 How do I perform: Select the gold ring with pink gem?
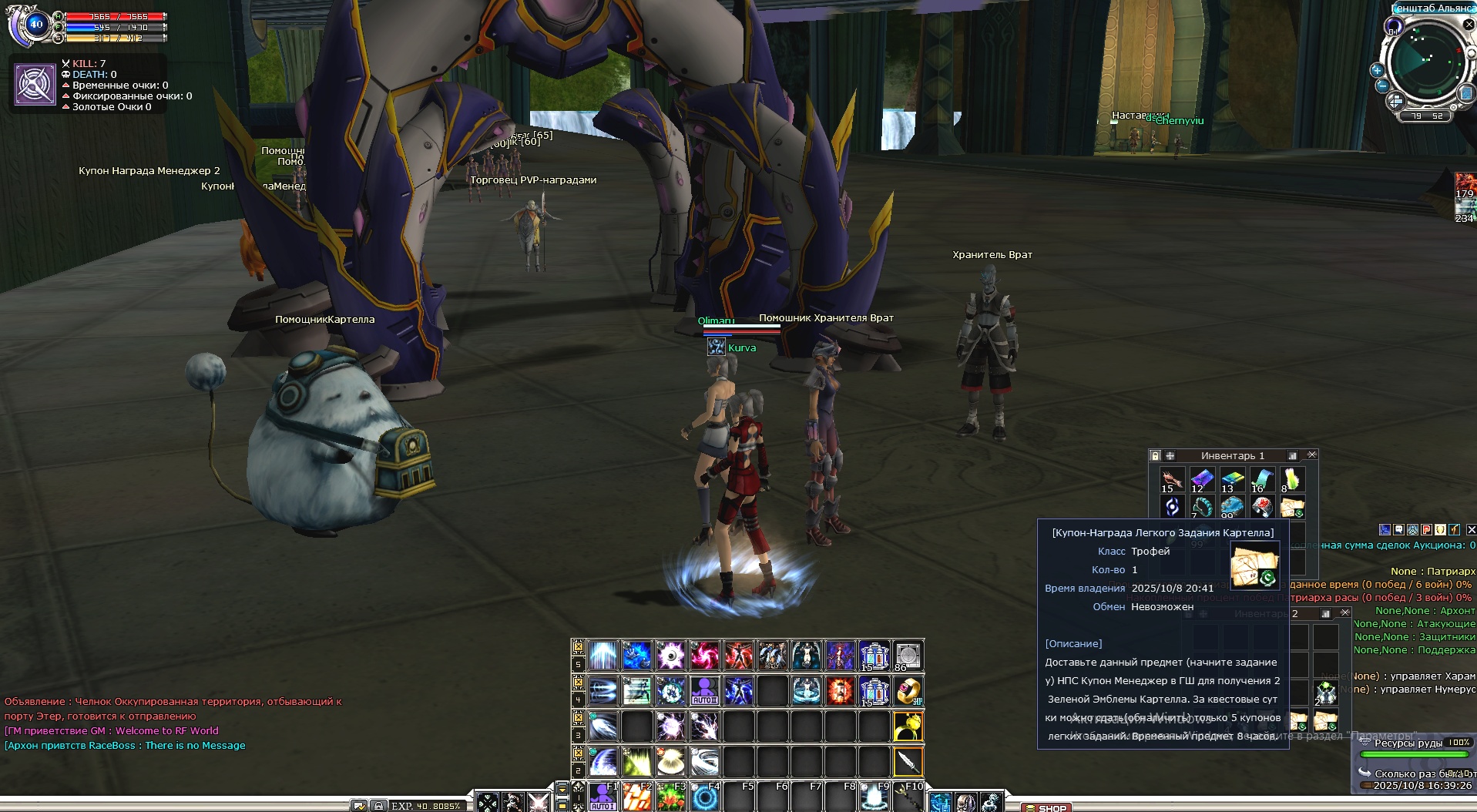[908, 691]
